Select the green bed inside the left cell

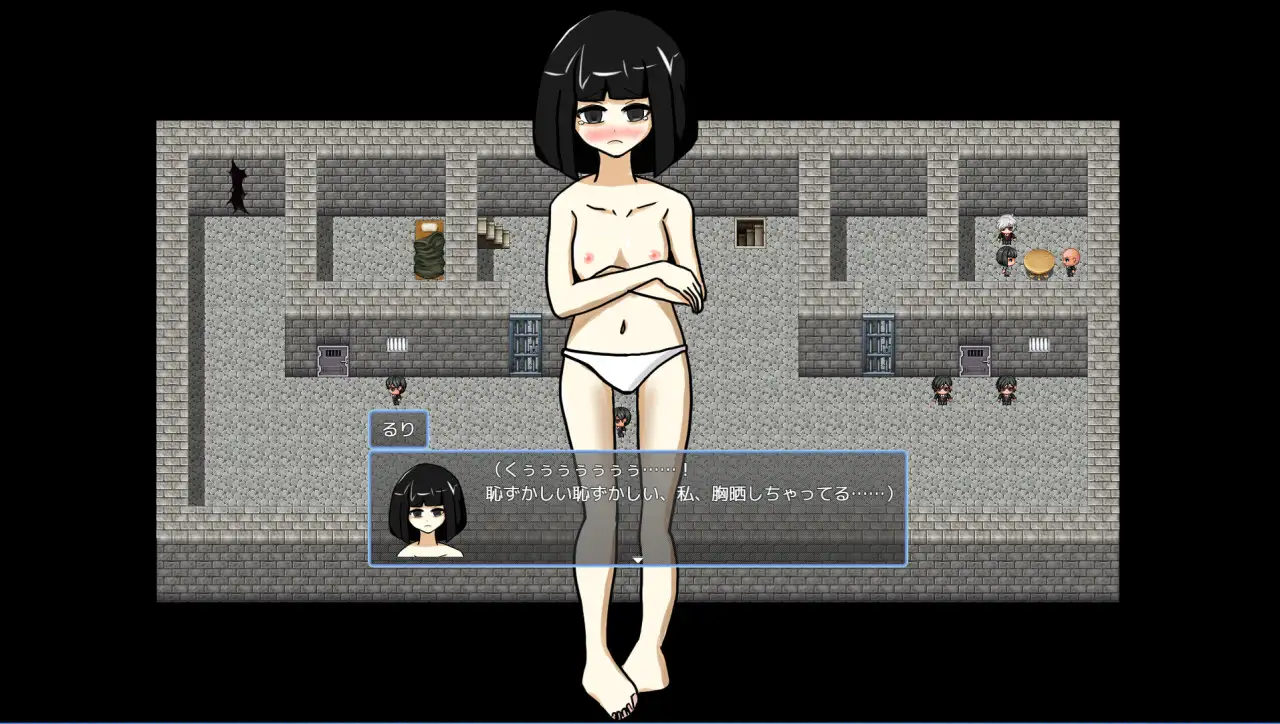427,250
